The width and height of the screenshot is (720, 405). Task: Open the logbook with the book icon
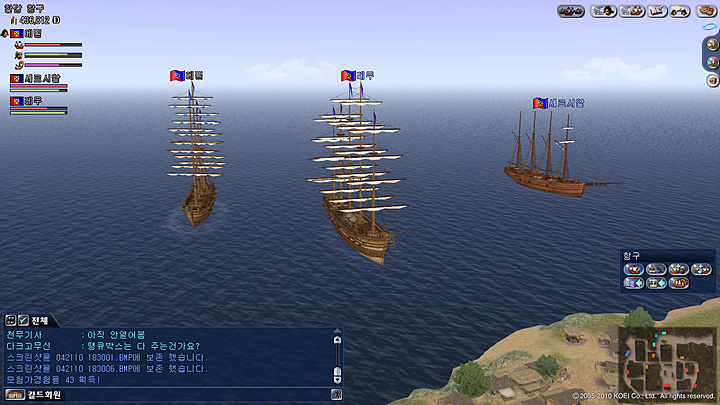[657, 11]
